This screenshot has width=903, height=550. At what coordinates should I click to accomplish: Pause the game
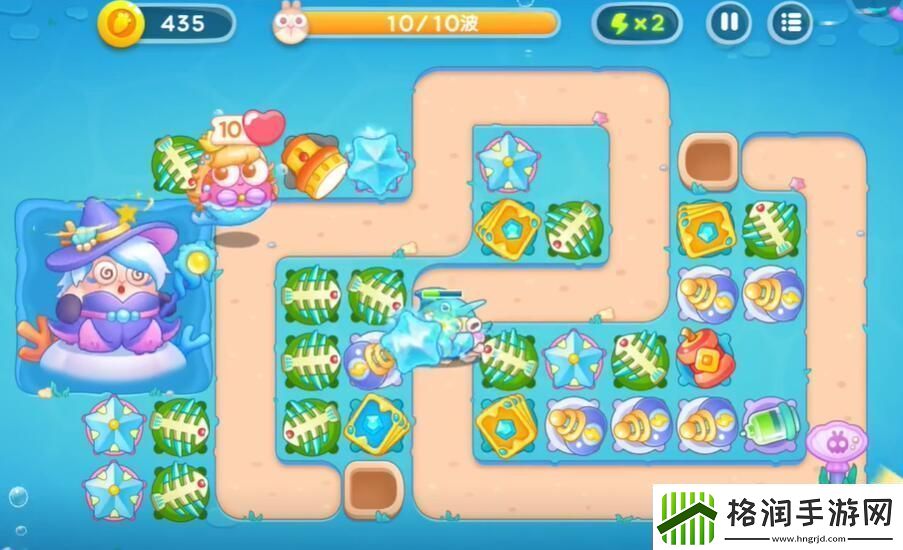coord(729,23)
